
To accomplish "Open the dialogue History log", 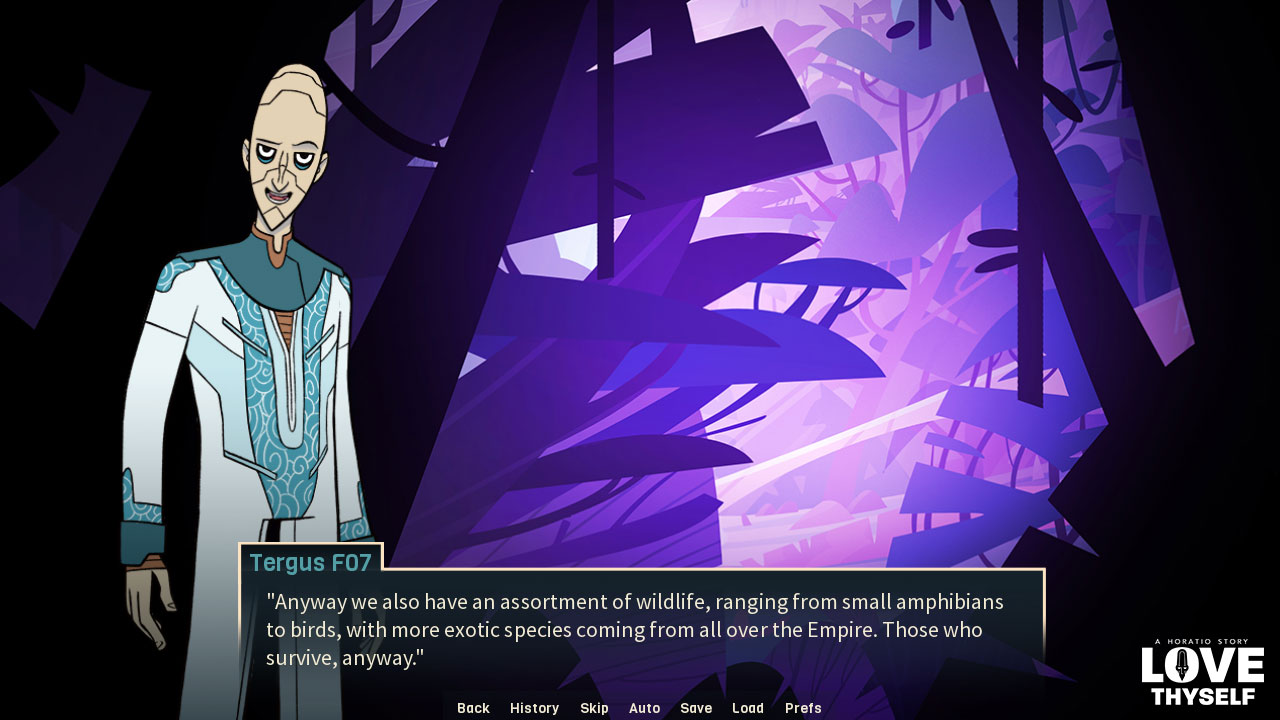I will (534, 708).
